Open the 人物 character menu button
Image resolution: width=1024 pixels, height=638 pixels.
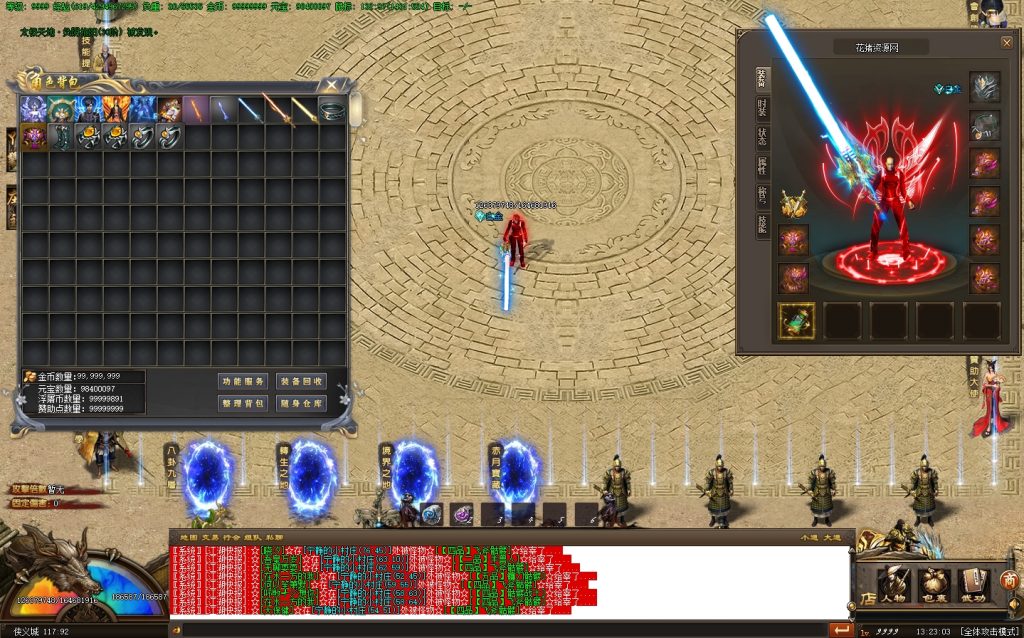click(x=891, y=585)
